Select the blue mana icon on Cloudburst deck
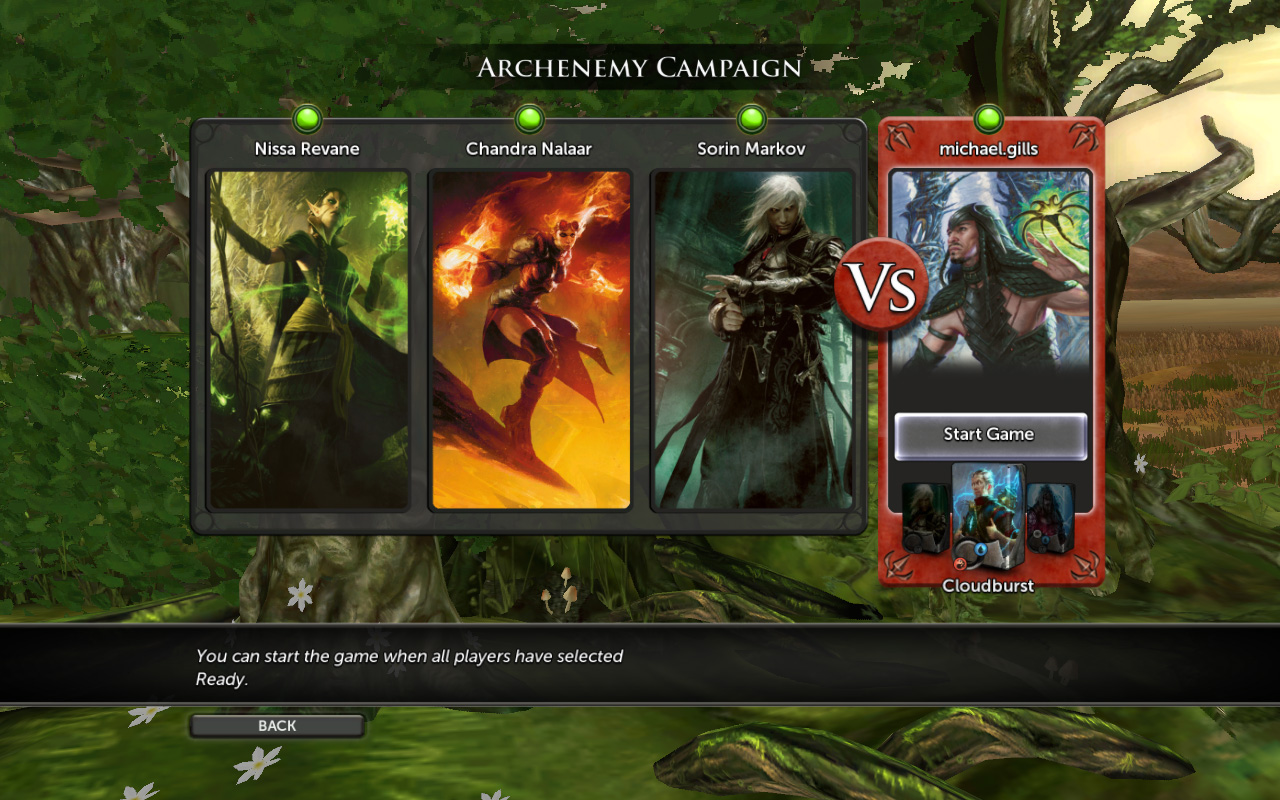This screenshot has height=800, width=1280. click(981, 548)
